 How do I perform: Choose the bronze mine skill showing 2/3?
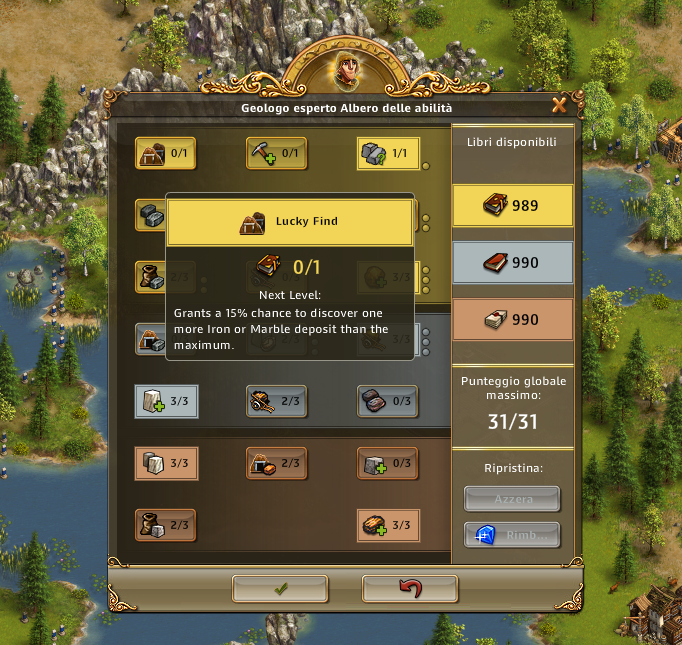click(276, 463)
